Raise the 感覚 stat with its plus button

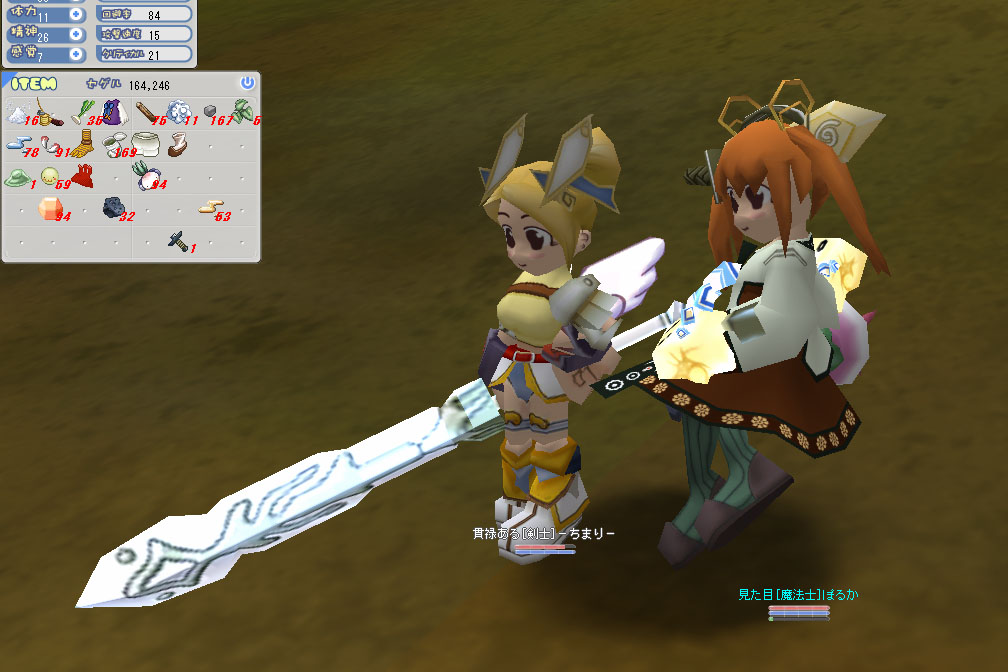76,52
